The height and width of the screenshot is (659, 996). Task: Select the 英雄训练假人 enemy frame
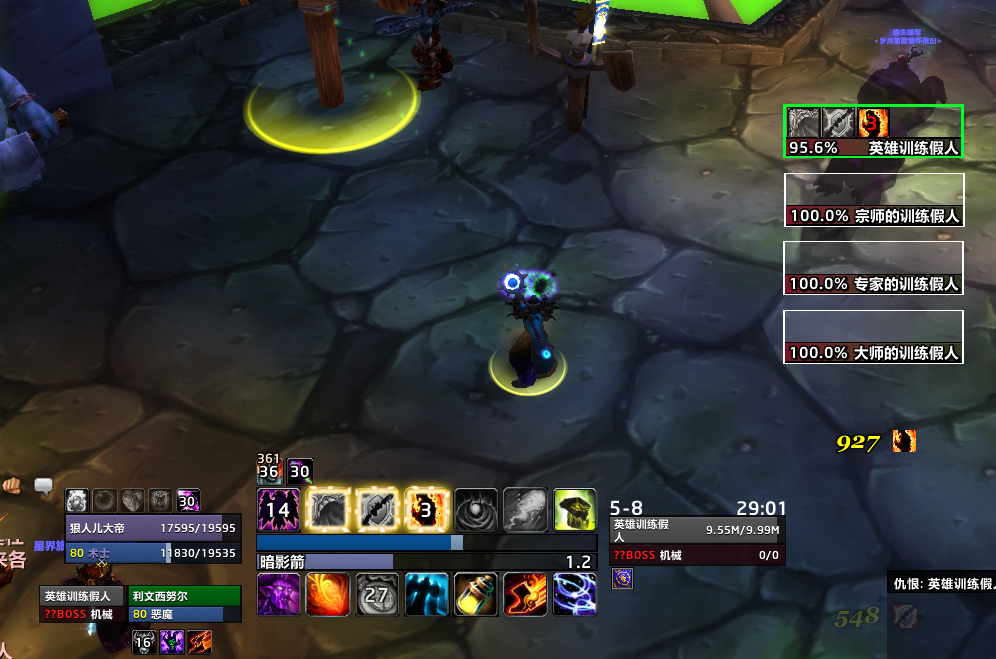(x=874, y=131)
